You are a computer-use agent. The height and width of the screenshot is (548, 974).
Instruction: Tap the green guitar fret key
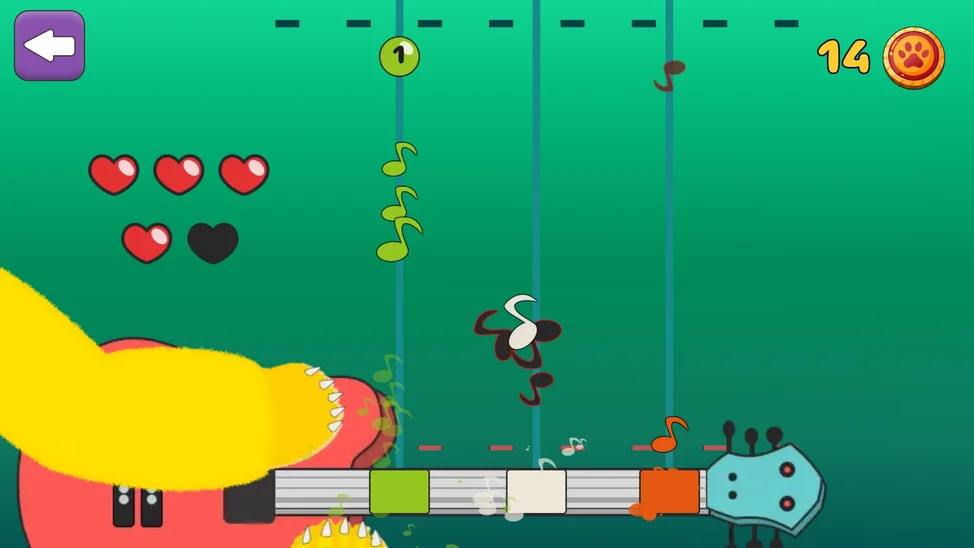pos(399,492)
